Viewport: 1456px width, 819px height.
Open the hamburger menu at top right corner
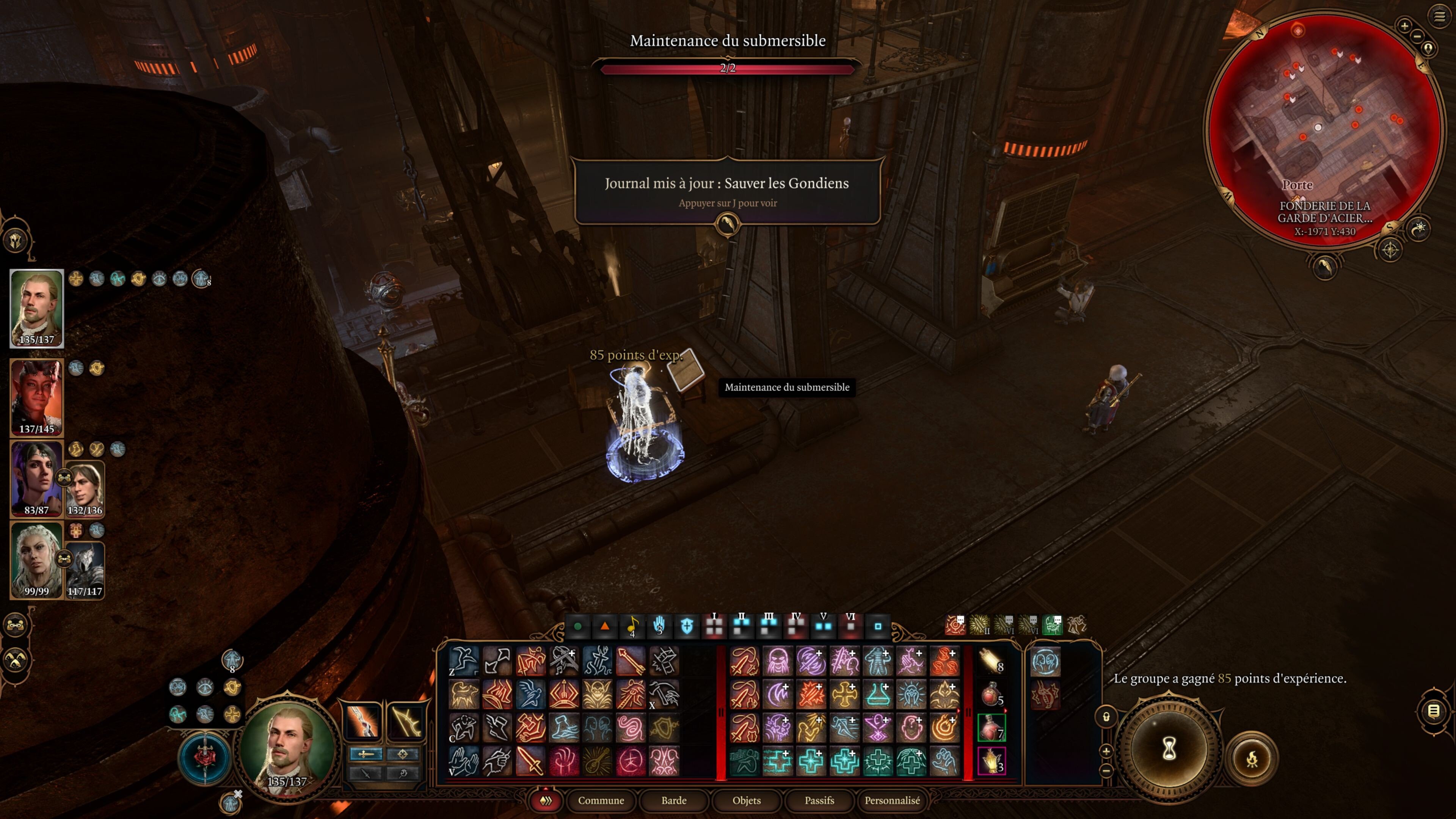[x=1440, y=16]
